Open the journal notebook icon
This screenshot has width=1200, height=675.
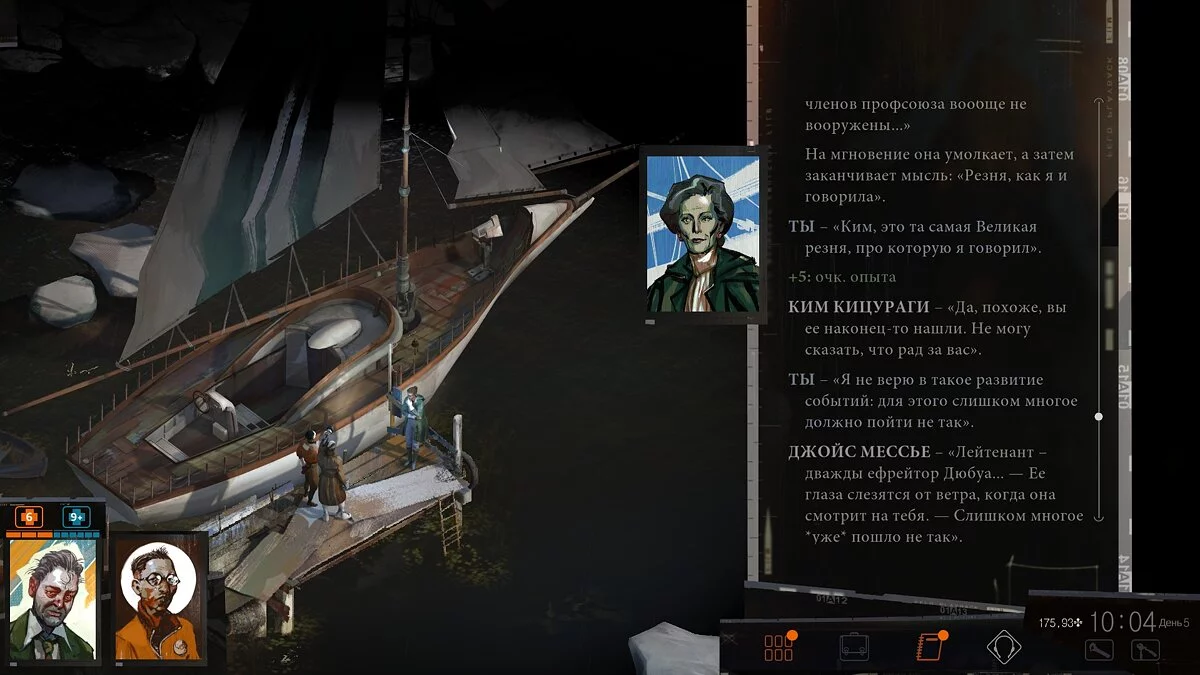pos(929,647)
